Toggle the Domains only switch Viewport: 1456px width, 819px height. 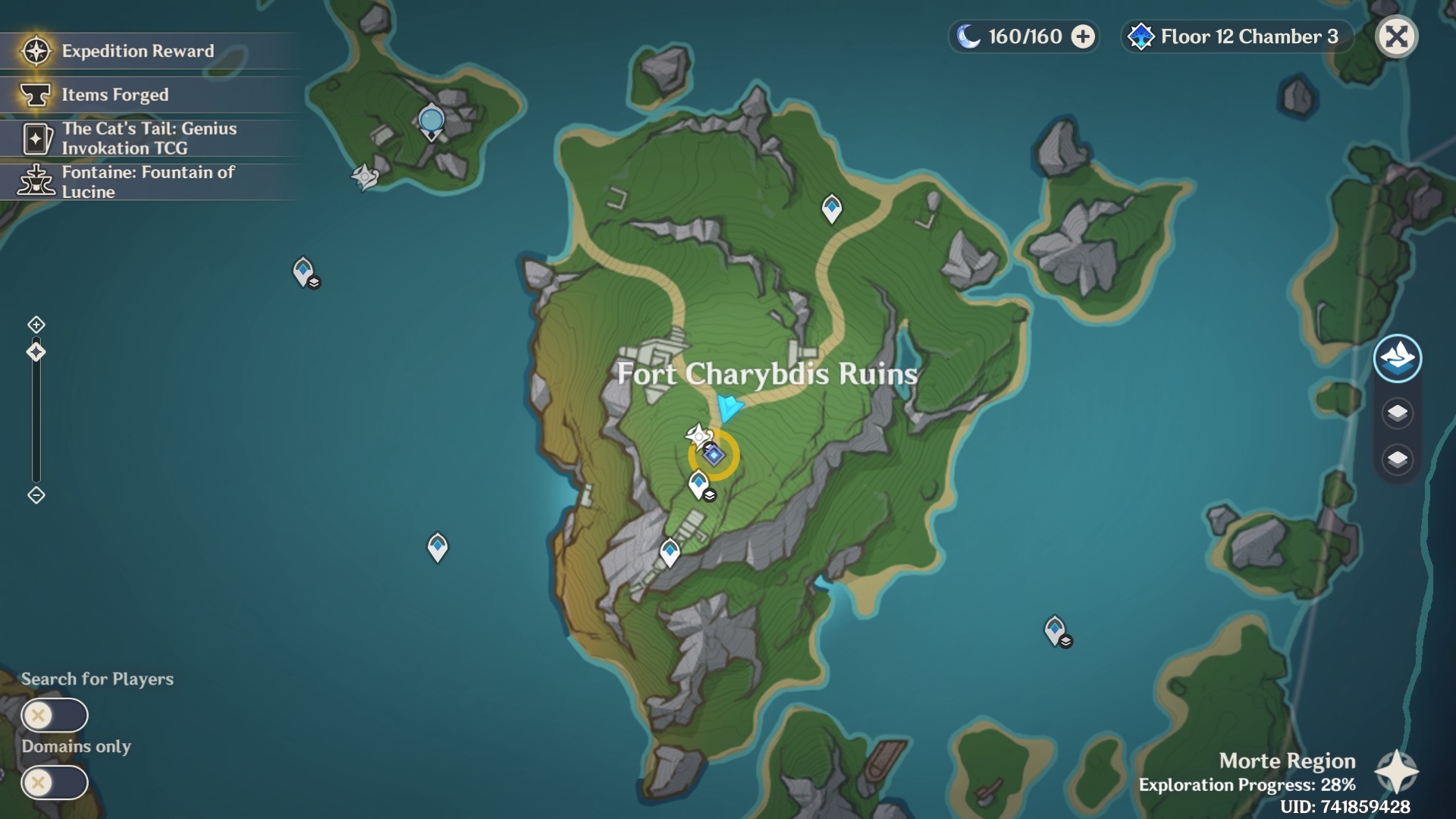tap(55, 782)
